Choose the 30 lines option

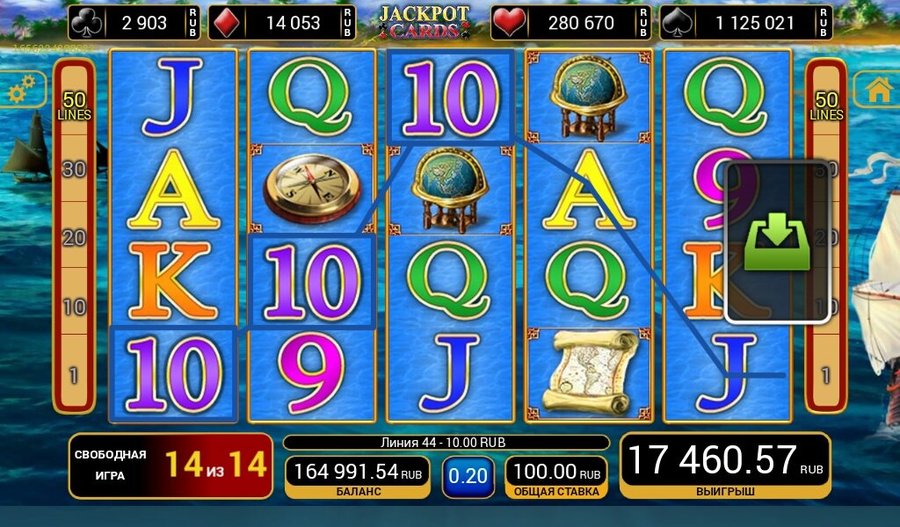click(73, 170)
